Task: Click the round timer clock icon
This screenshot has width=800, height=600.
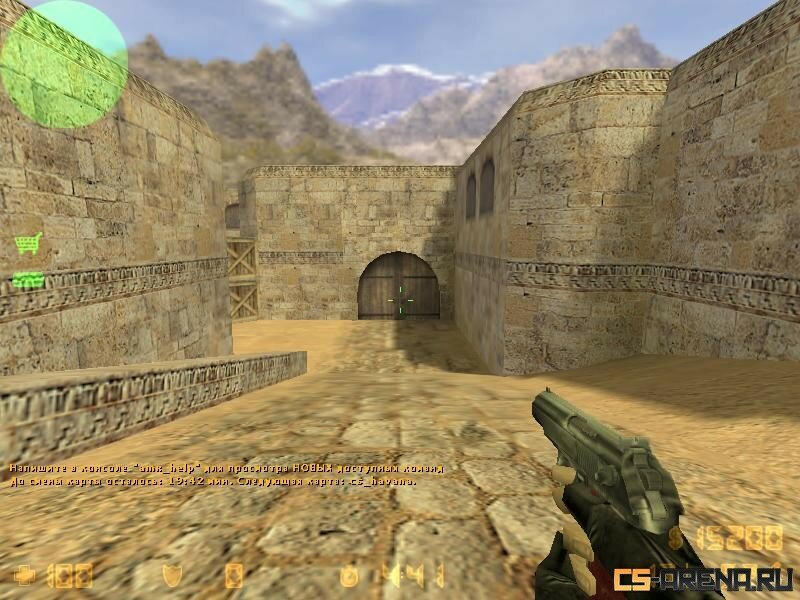Action: (x=349, y=574)
